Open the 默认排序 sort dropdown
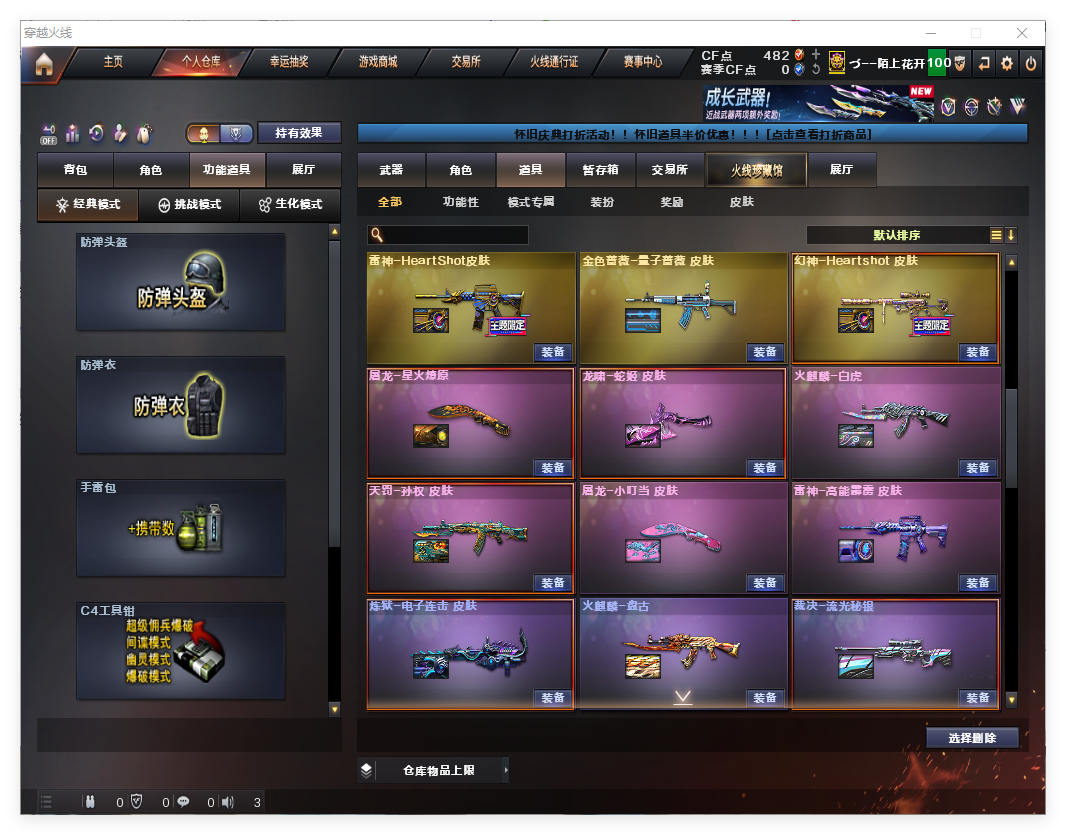Viewport: 1066px width, 835px height. click(x=897, y=235)
